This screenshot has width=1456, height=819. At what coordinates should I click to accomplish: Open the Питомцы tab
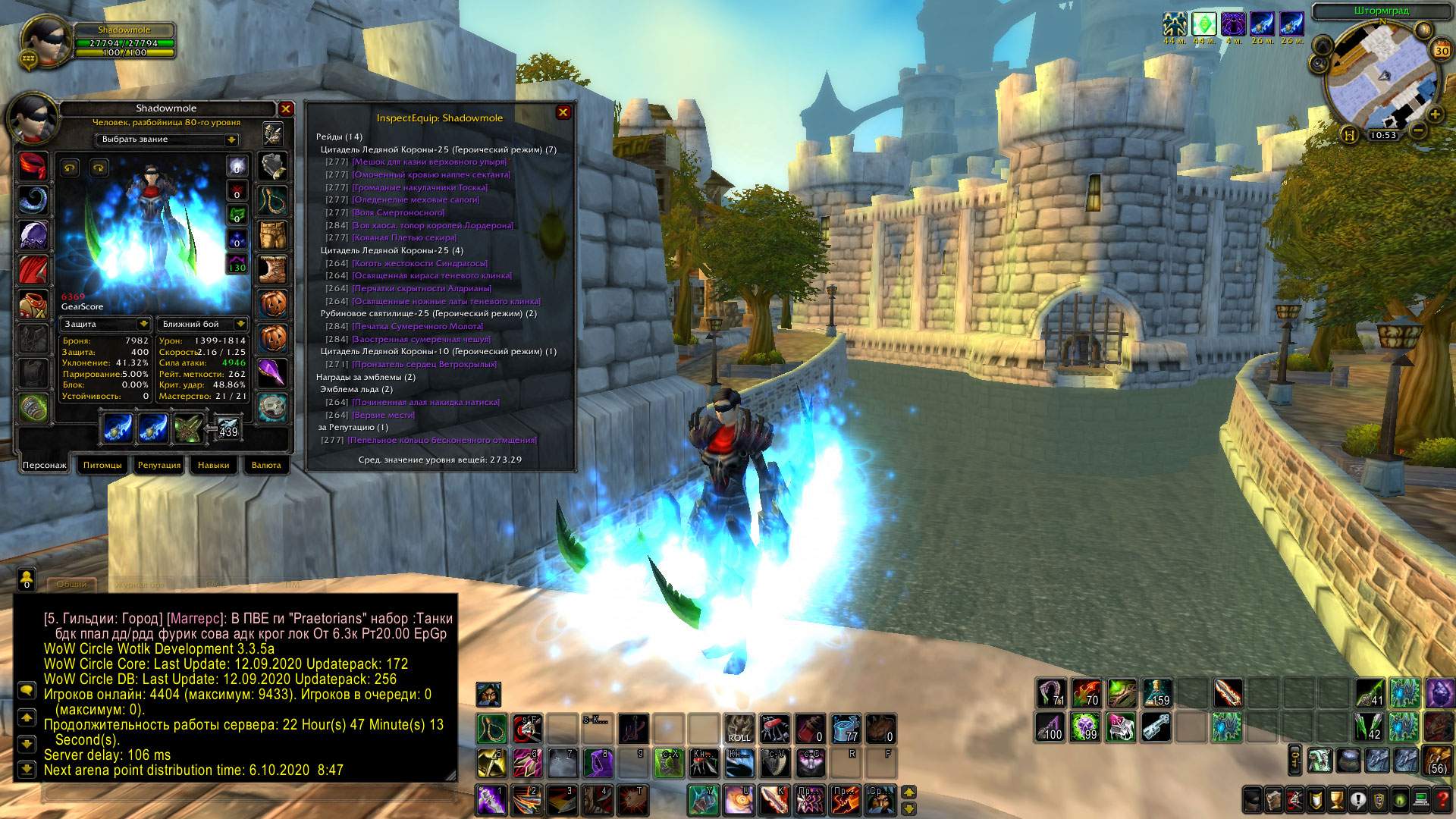click(102, 465)
